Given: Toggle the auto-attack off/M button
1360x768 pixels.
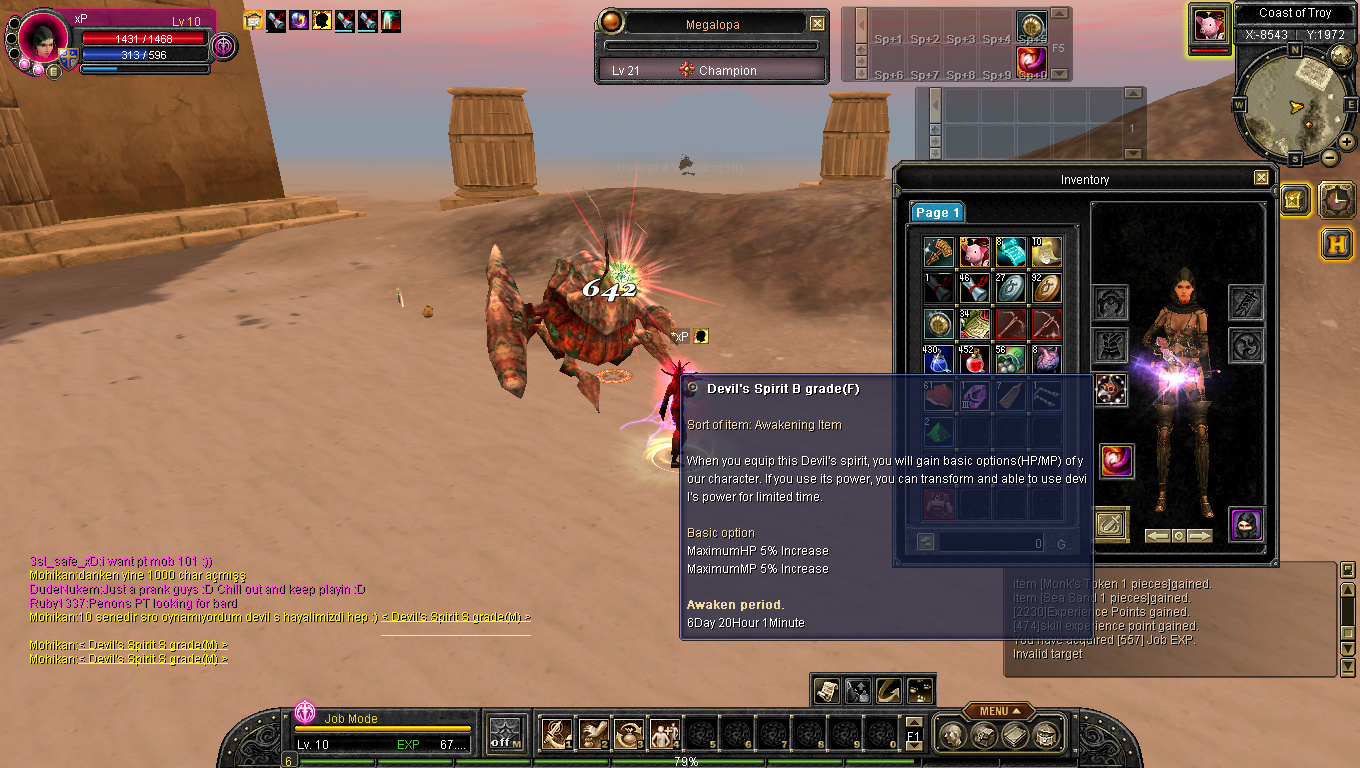Looking at the screenshot, I should (x=506, y=734).
